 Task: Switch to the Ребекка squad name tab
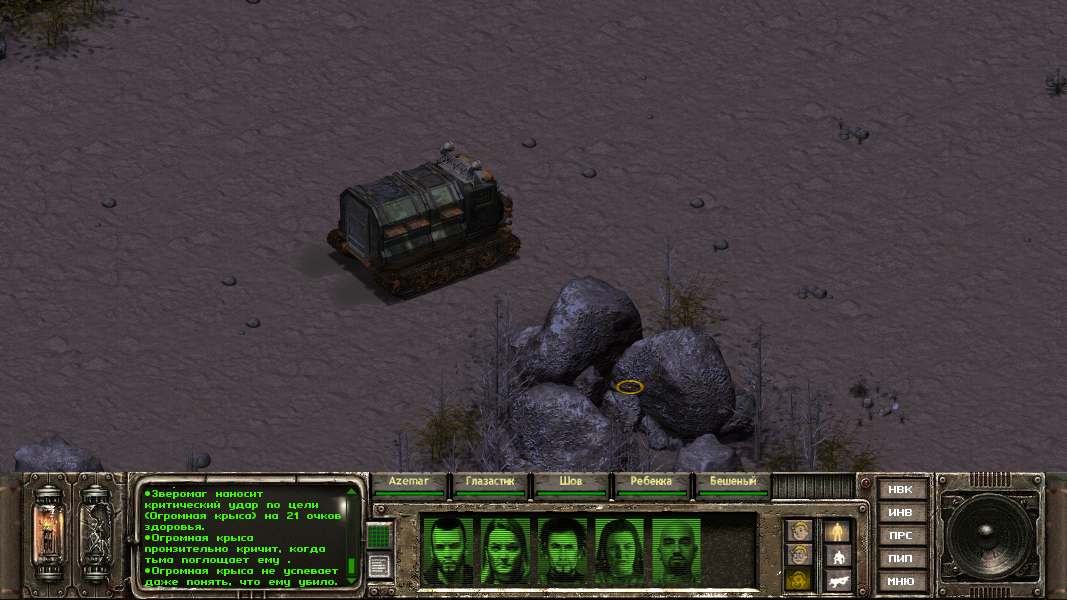point(652,482)
